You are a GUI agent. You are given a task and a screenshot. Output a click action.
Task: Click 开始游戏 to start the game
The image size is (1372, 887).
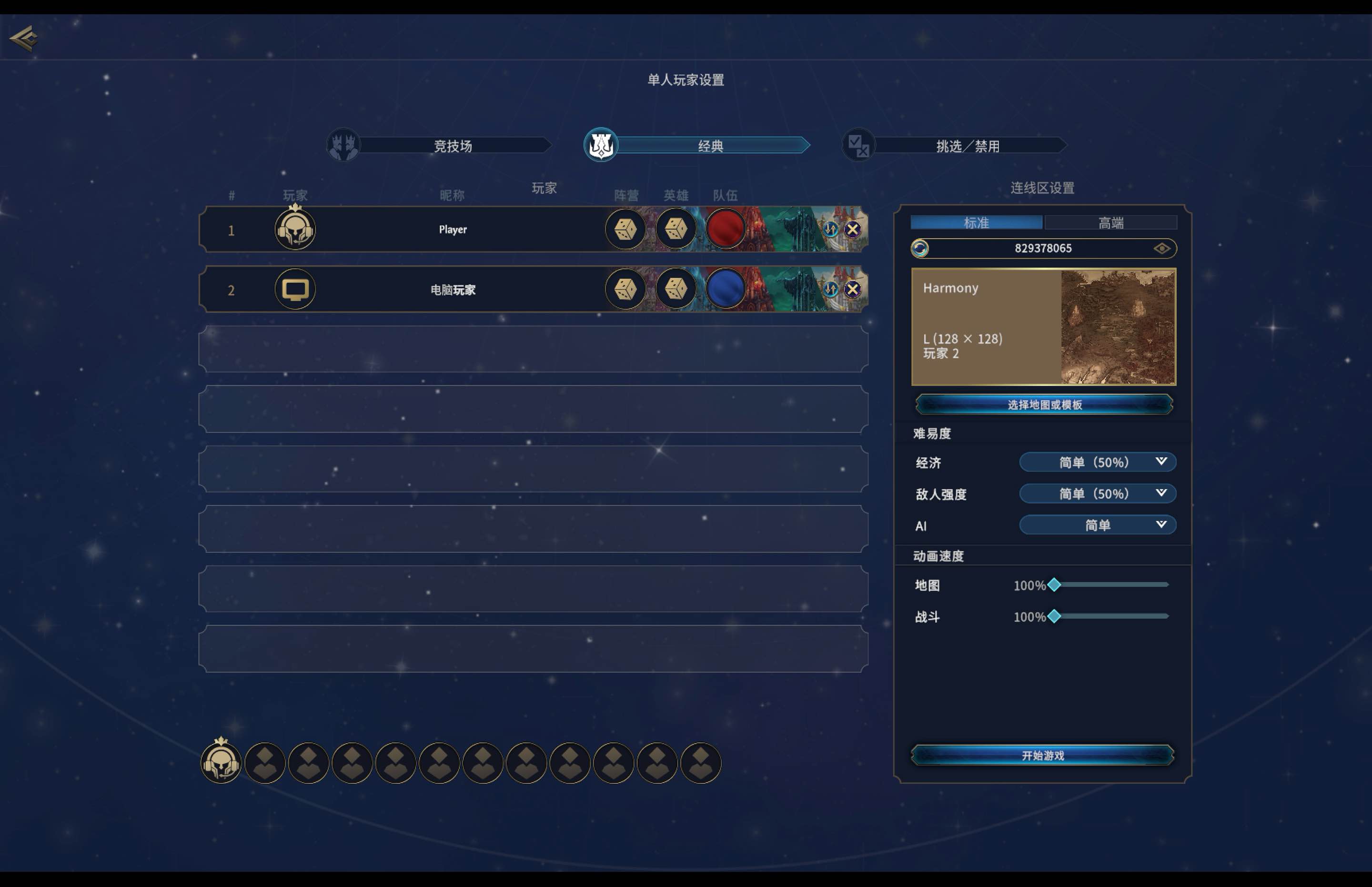pyautogui.click(x=1042, y=756)
